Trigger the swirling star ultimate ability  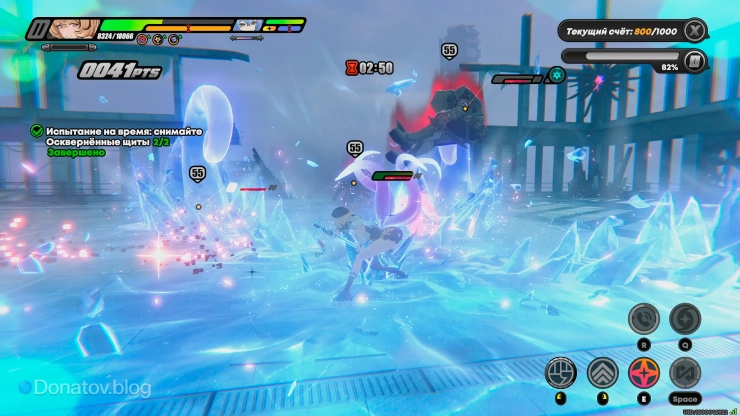point(685,320)
